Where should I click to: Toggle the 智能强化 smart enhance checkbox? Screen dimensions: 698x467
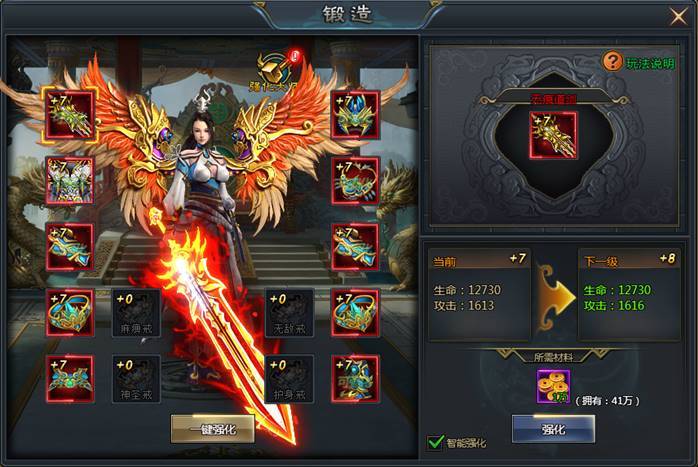coord(435,441)
